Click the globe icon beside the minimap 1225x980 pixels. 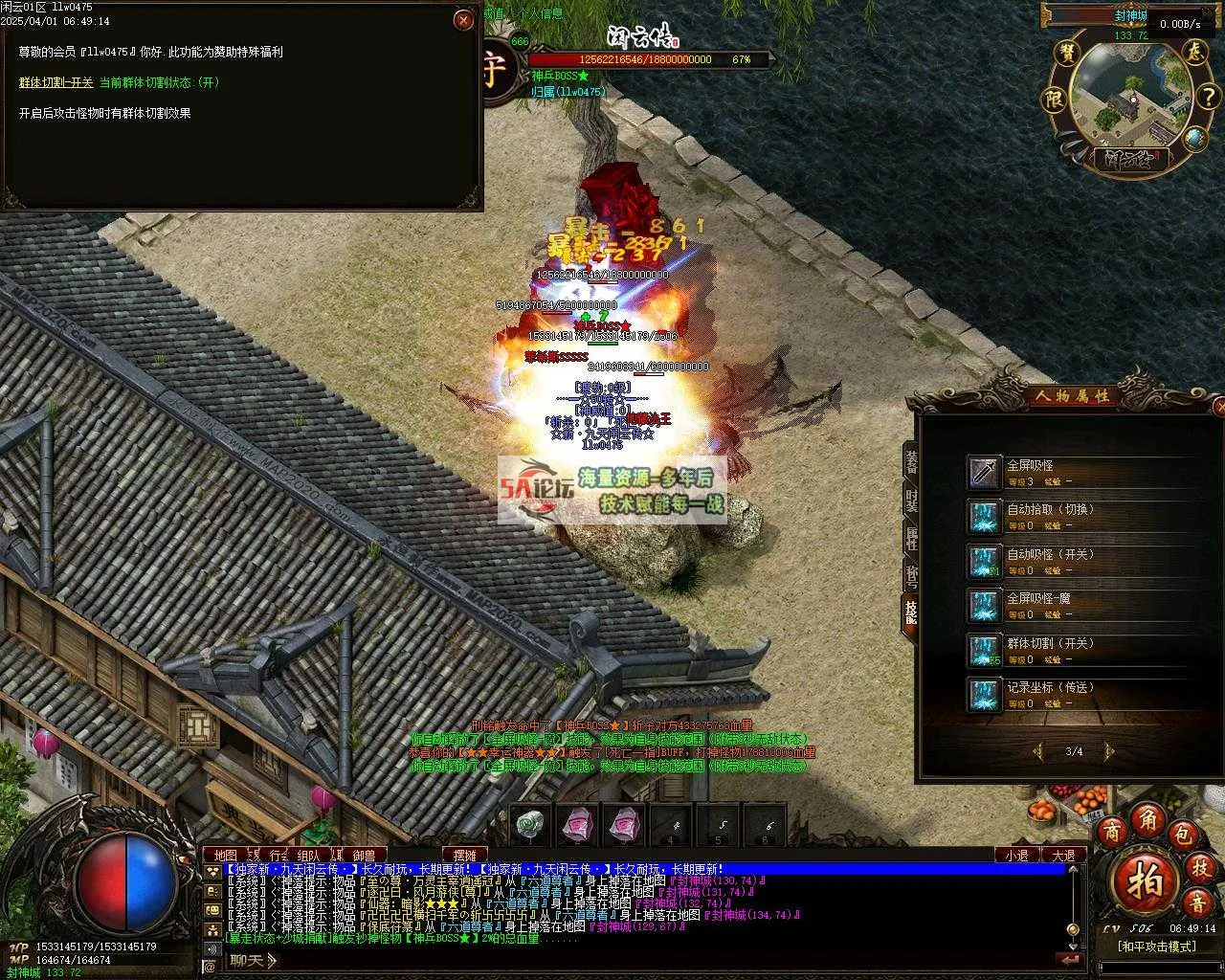pos(1193,139)
